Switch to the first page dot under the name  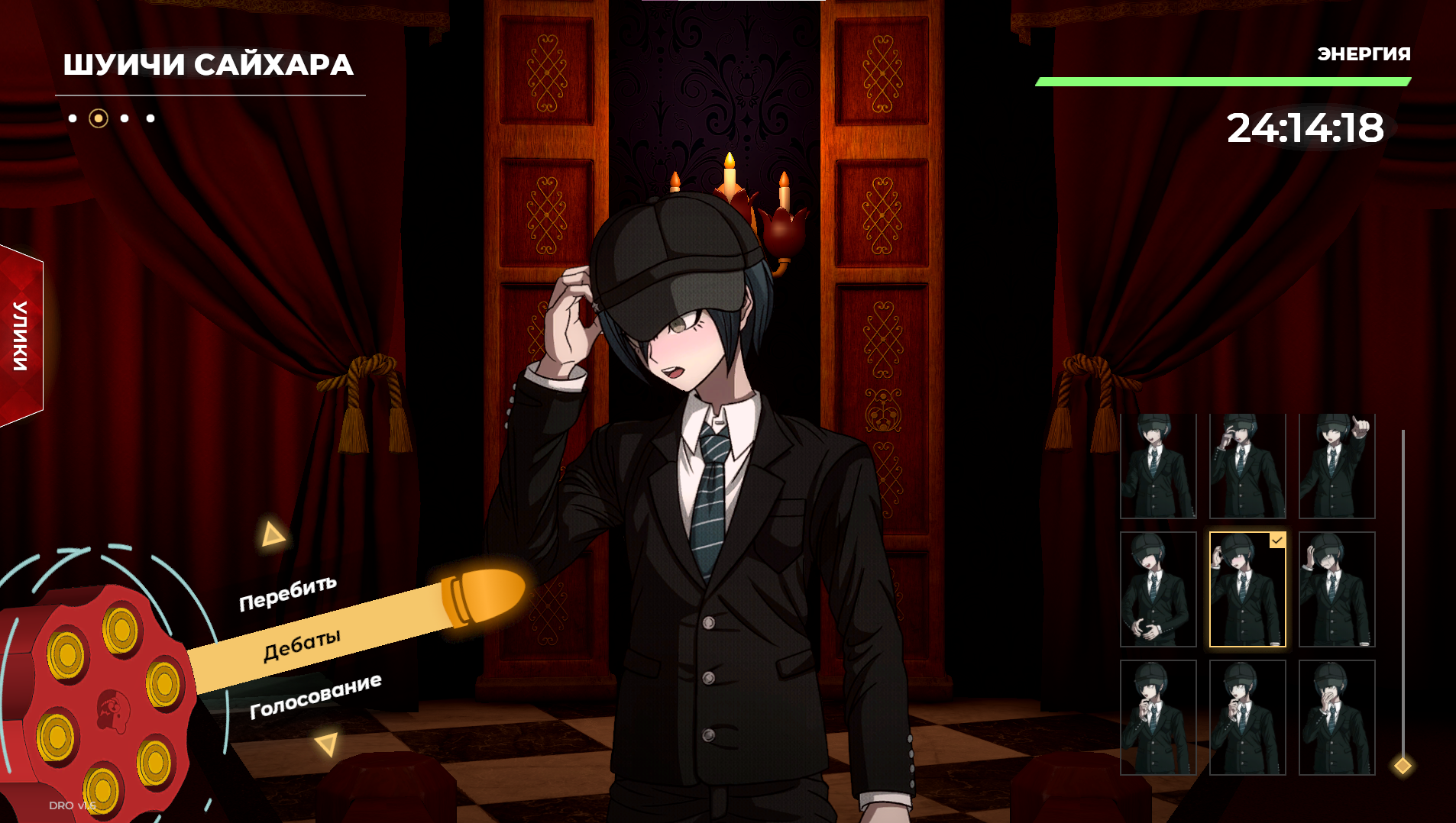point(73,118)
